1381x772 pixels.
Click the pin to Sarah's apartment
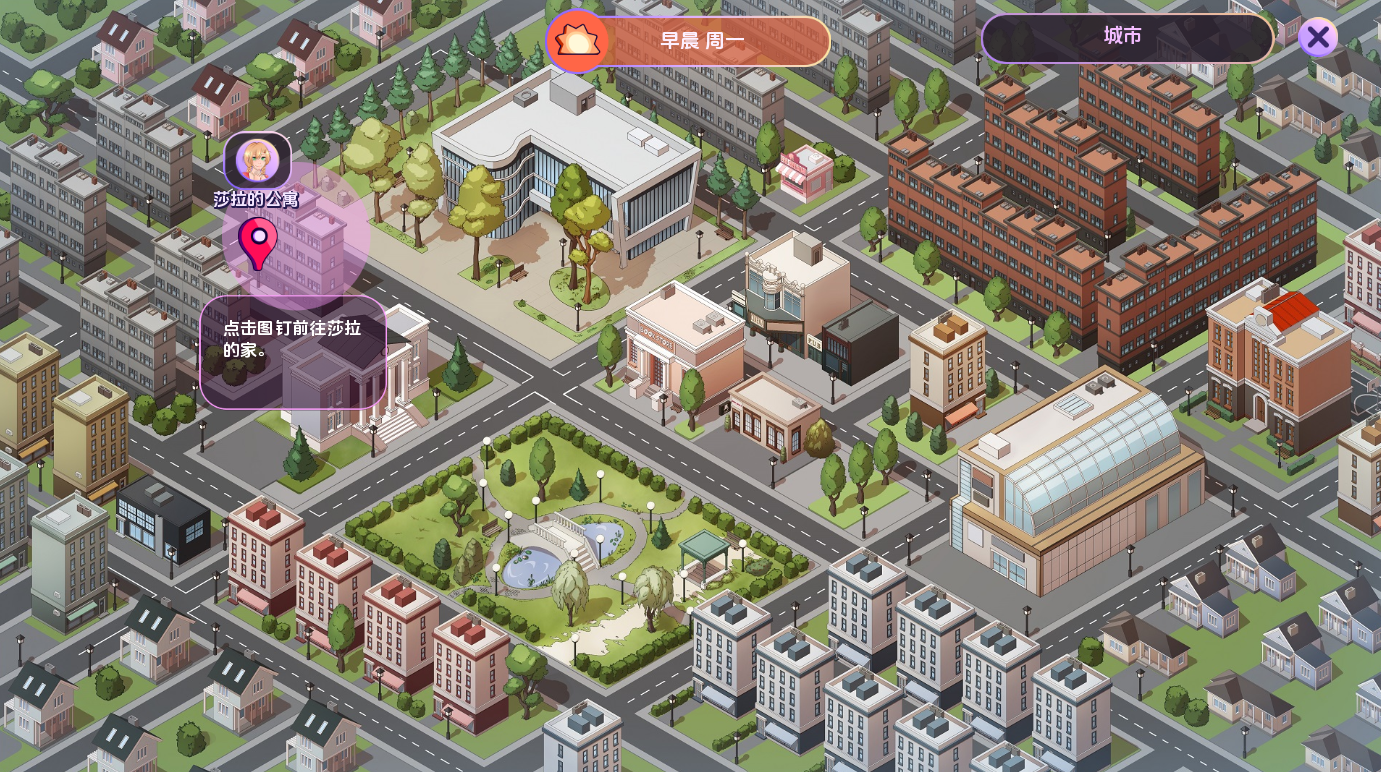point(258,242)
